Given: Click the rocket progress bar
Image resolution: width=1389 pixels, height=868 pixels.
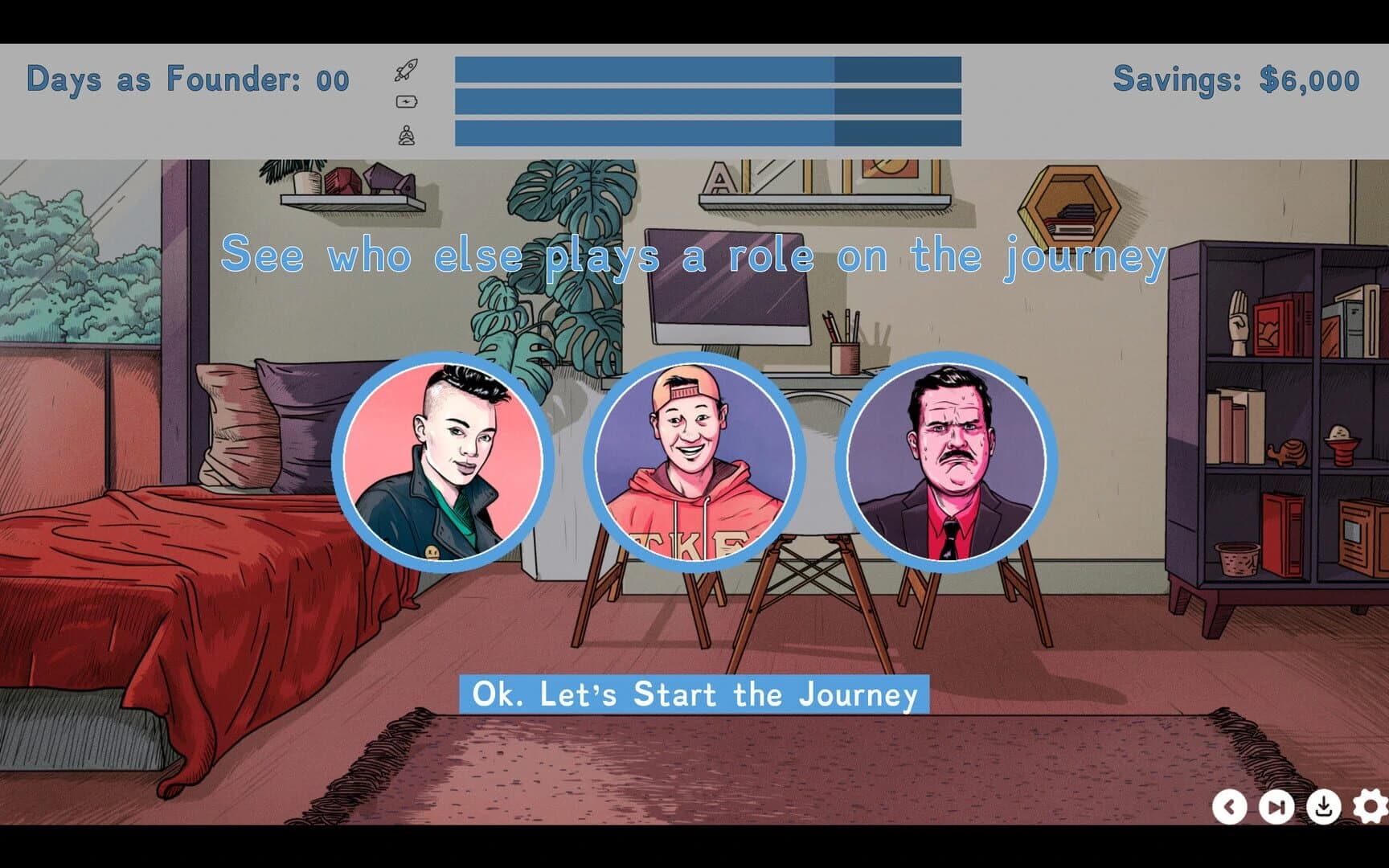Looking at the screenshot, I should pos(707,68).
